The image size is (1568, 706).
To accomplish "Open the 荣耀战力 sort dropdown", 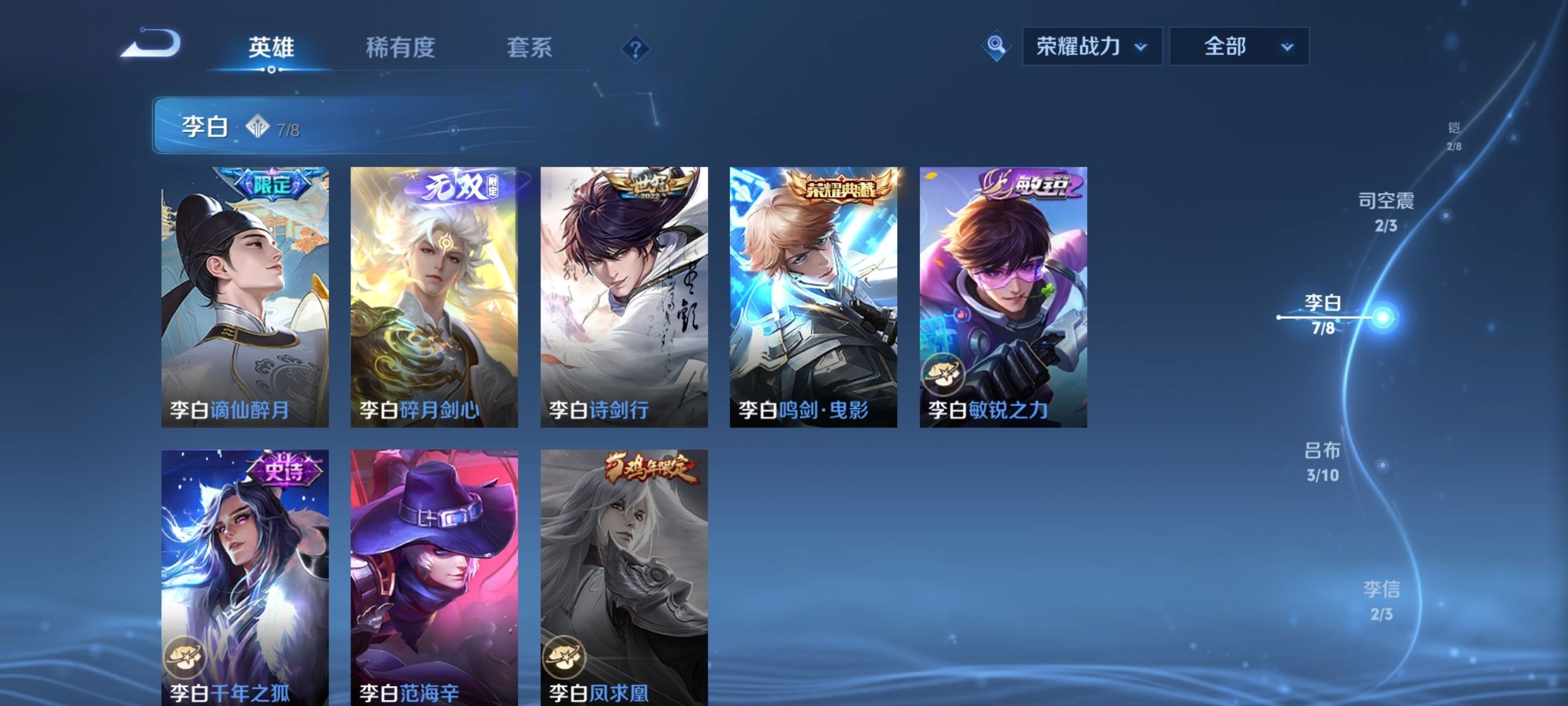I will tap(1091, 47).
